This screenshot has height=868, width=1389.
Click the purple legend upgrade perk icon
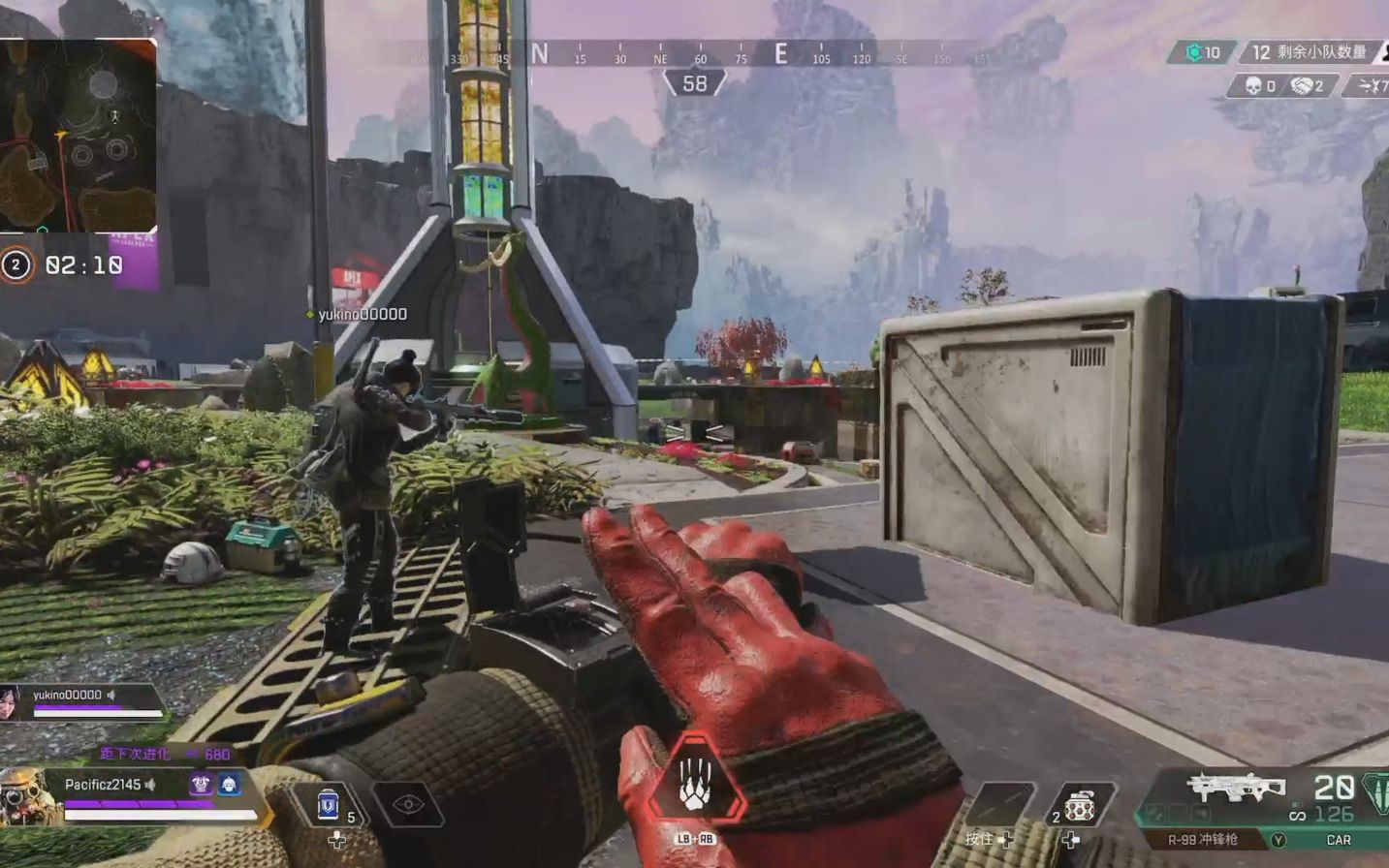(x=201, y=784)
